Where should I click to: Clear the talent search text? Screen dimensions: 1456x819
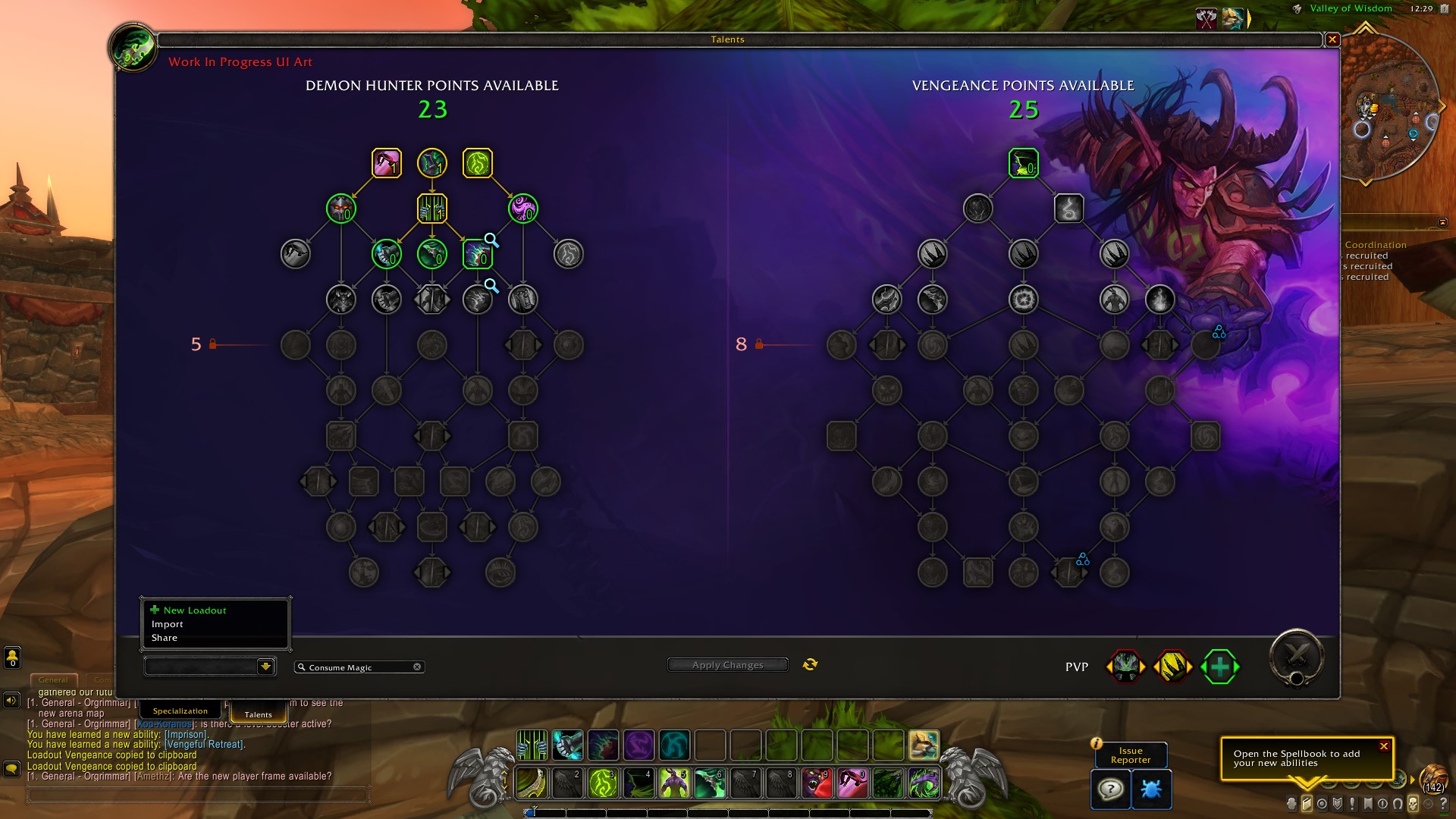417,667
